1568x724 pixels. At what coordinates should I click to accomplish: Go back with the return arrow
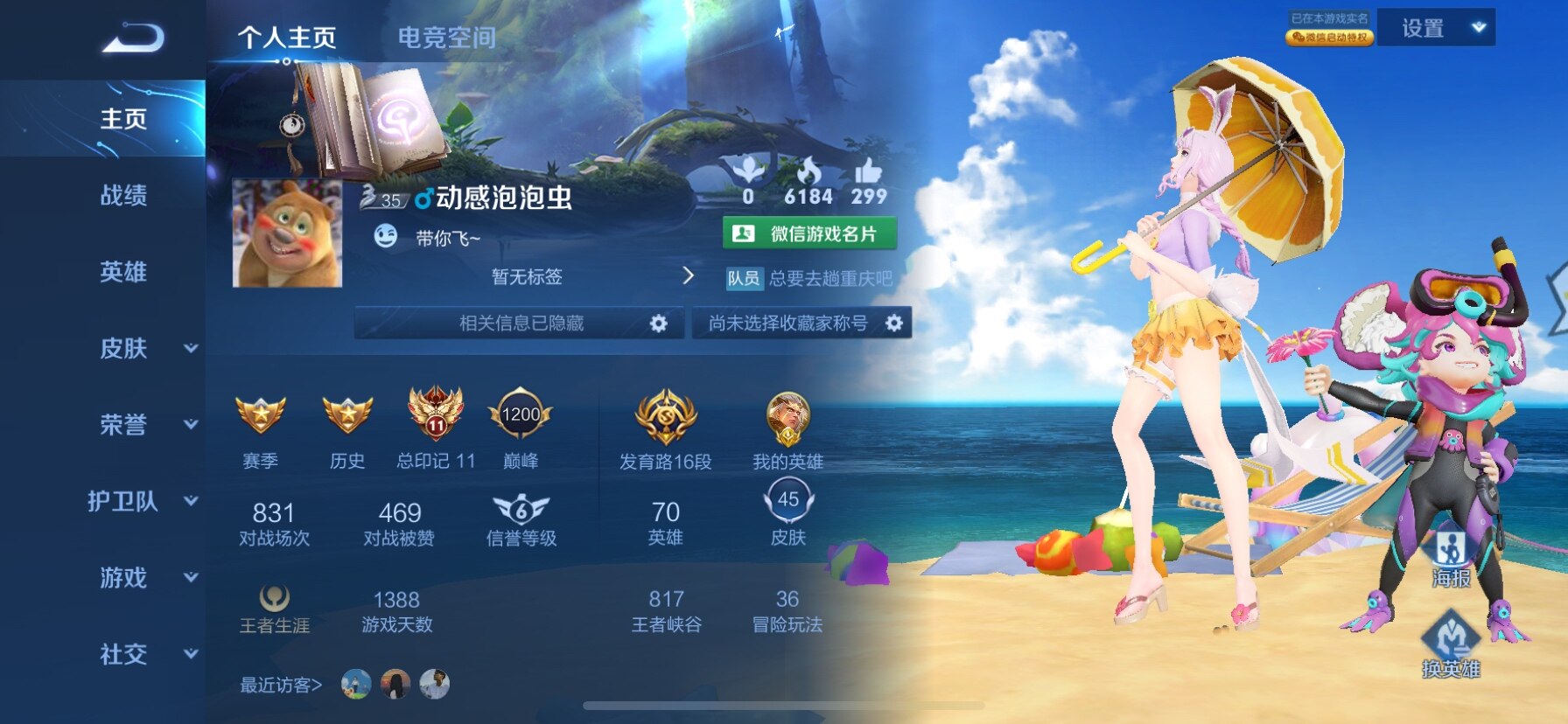(133, 38)
